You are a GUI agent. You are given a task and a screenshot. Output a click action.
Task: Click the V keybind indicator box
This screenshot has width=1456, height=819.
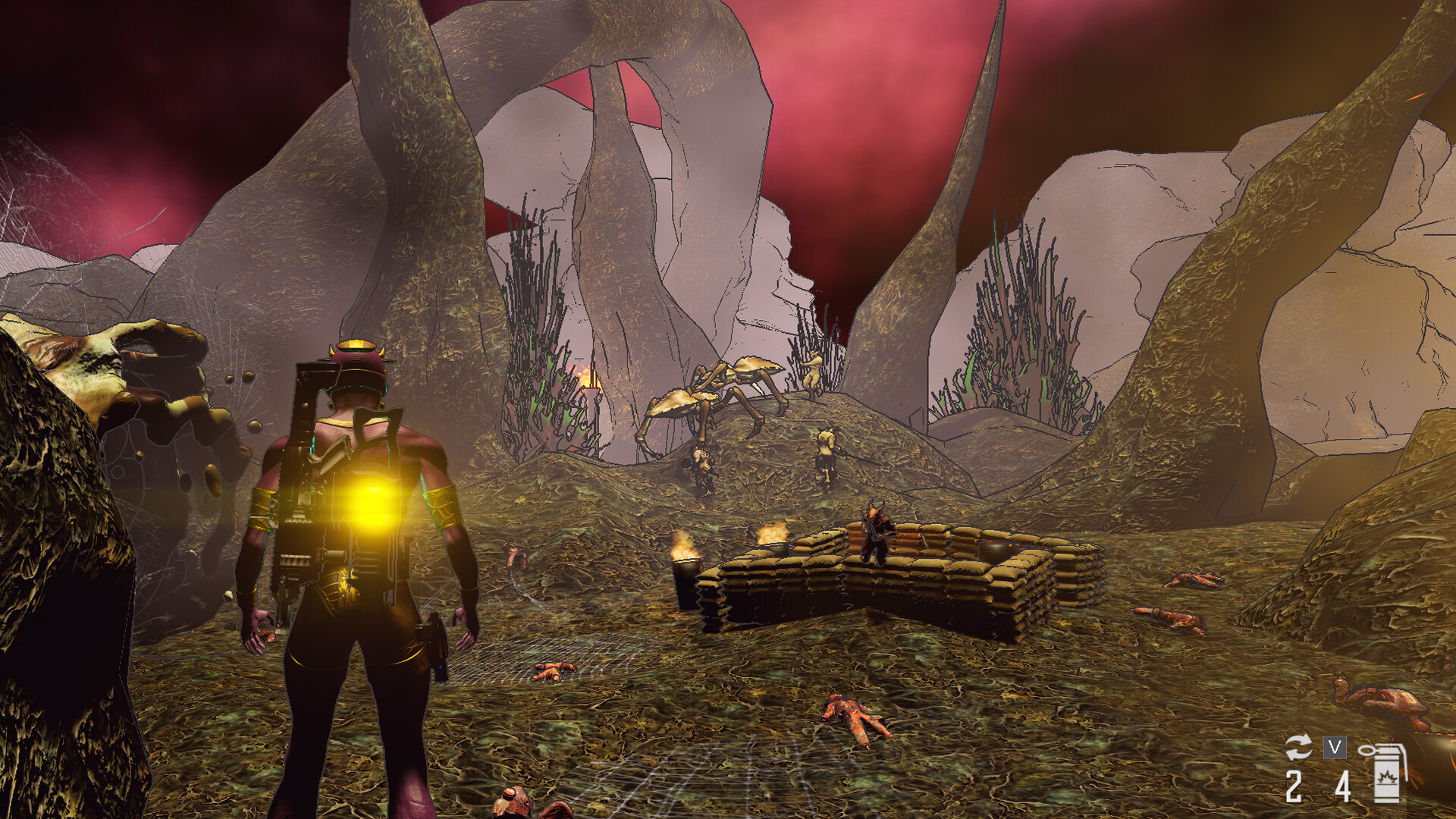tap(1335, 747)
